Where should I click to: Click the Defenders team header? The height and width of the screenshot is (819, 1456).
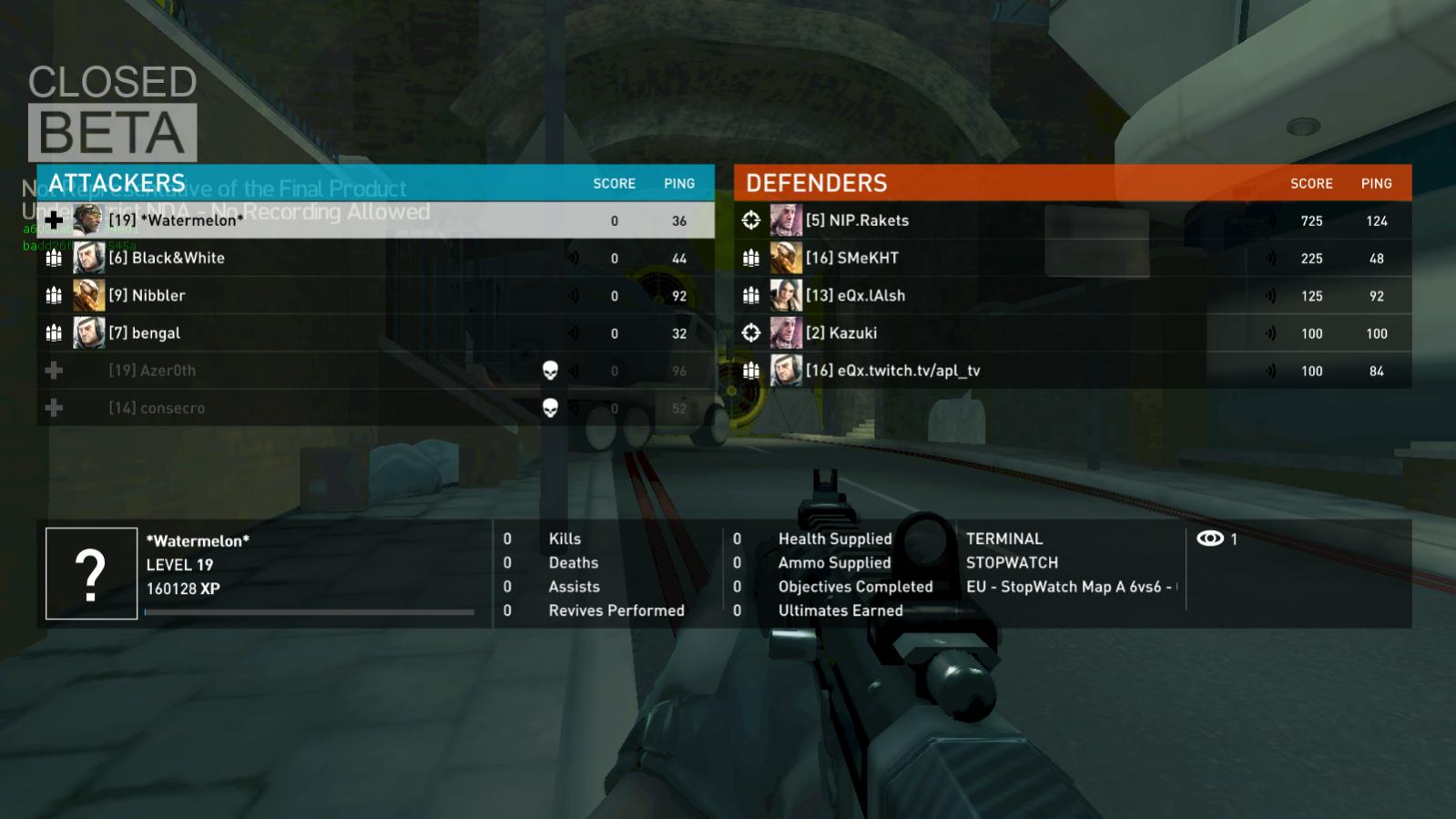click(x=816, y=183)
